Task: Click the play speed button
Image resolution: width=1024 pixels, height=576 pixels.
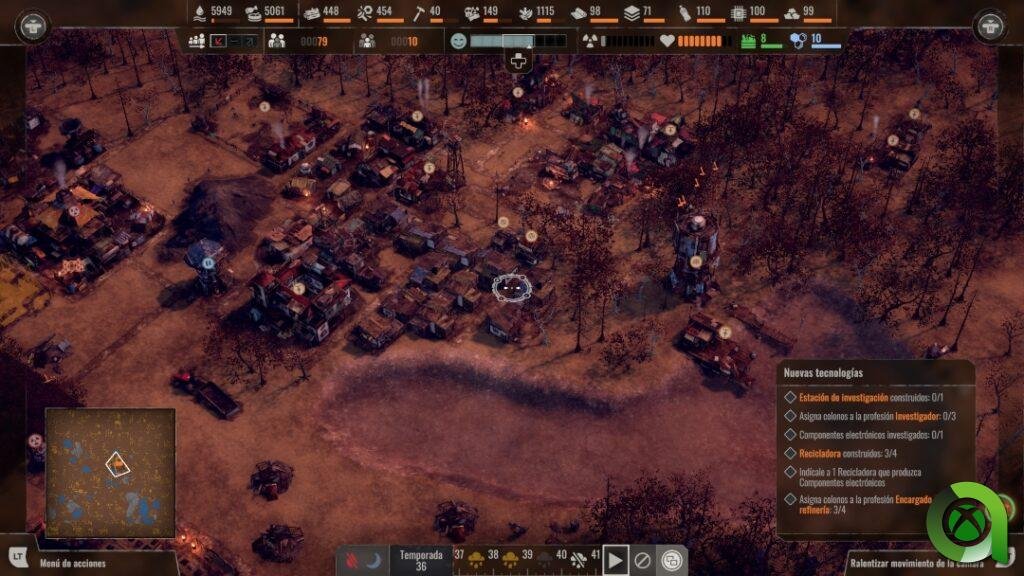Action: [x=615, y=560]
